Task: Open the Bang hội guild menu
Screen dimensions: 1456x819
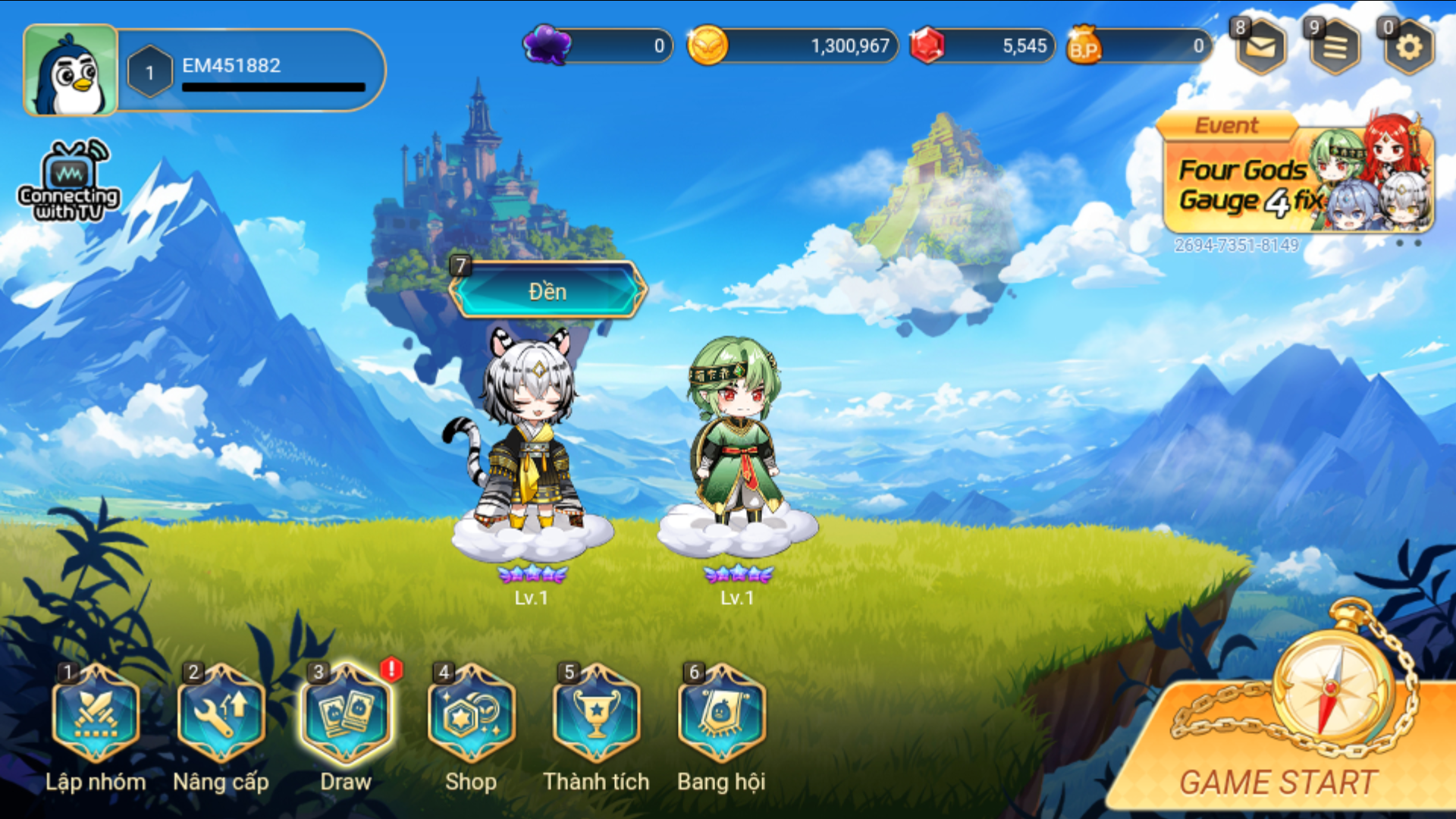Action: click(721, 714)
